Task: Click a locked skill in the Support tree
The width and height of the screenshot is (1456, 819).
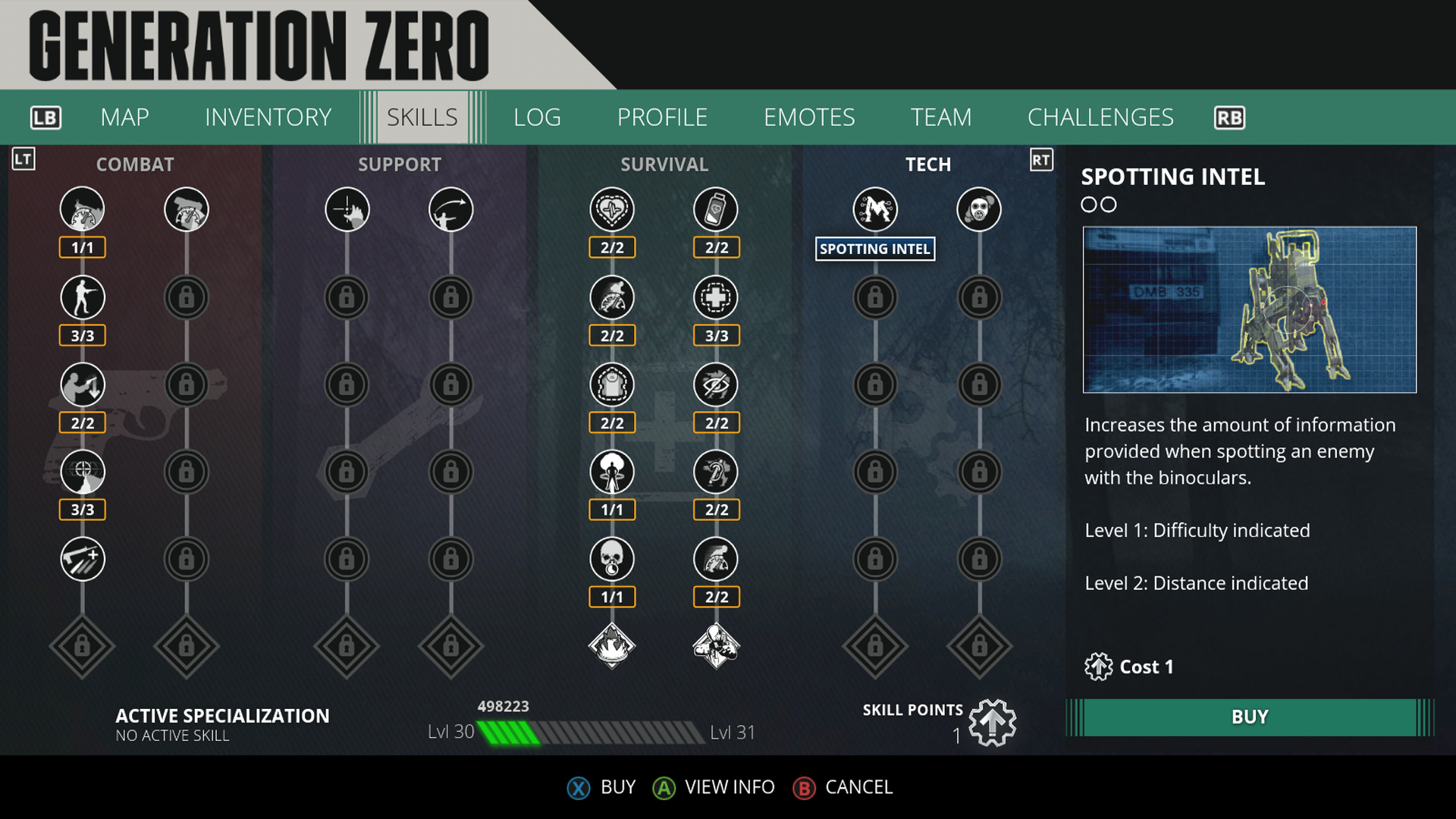Action: pos(347,297)
